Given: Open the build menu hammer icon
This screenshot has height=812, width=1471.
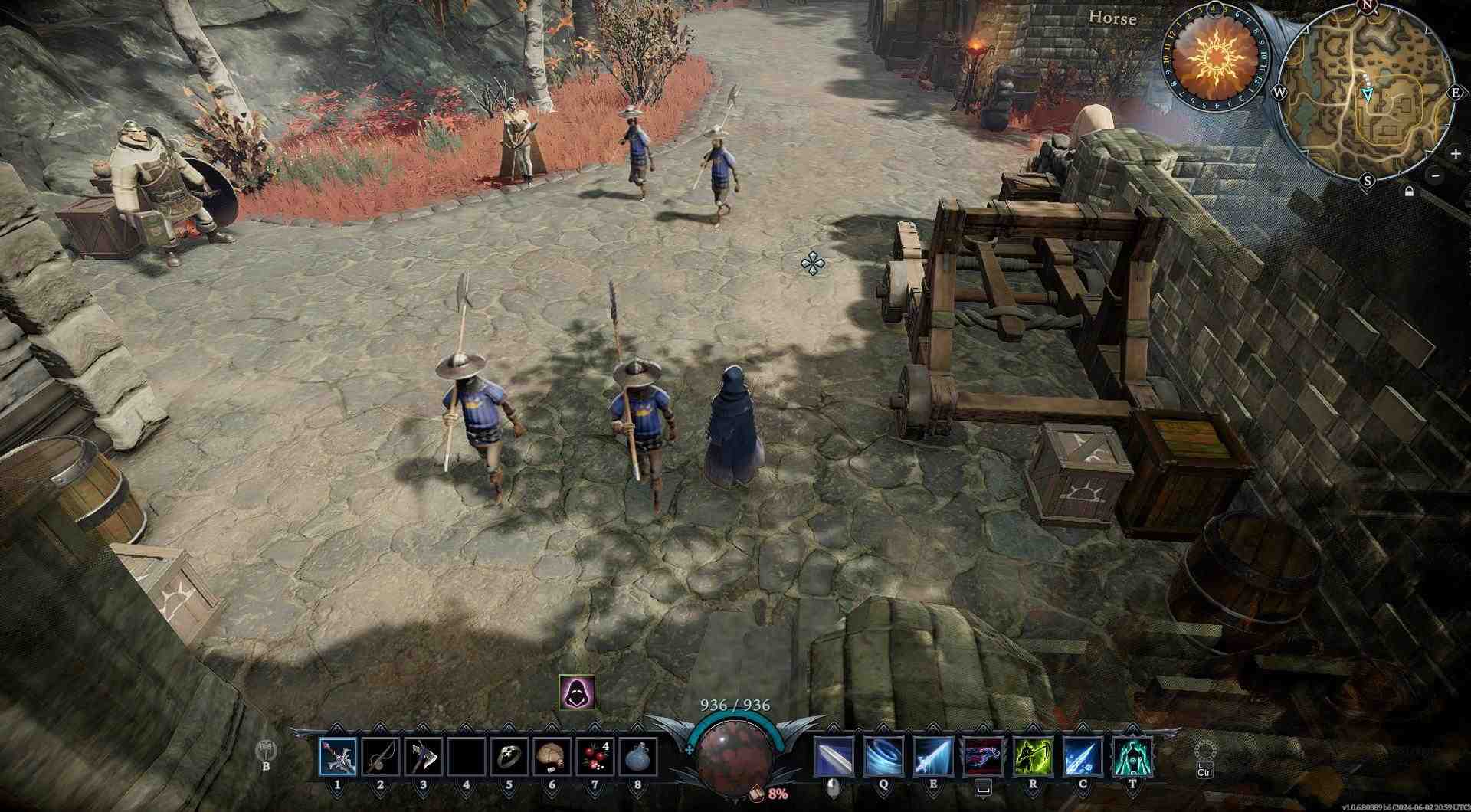Looking at the screenshot, I should pos(267,748).
